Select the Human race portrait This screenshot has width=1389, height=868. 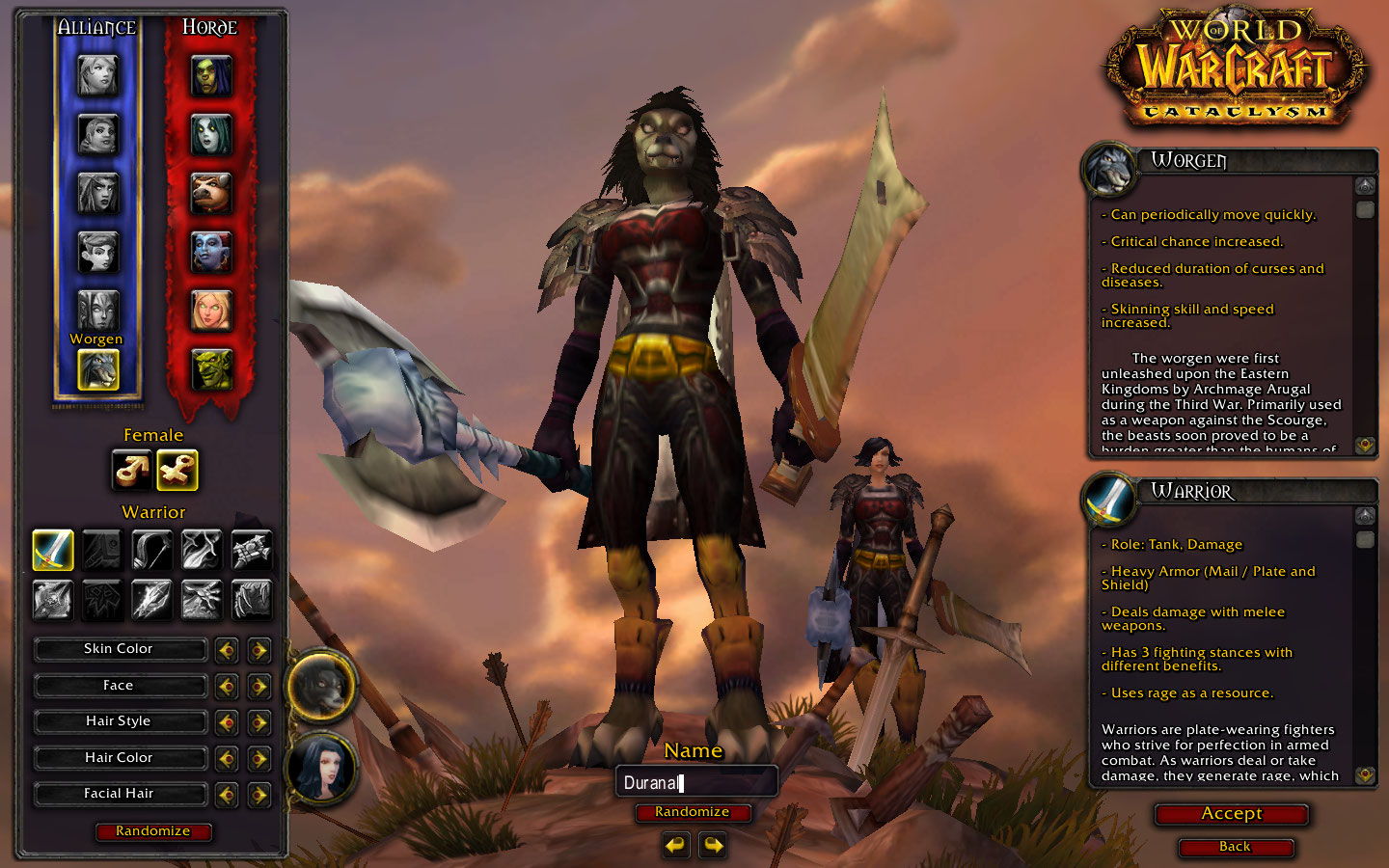pos(97,75)
